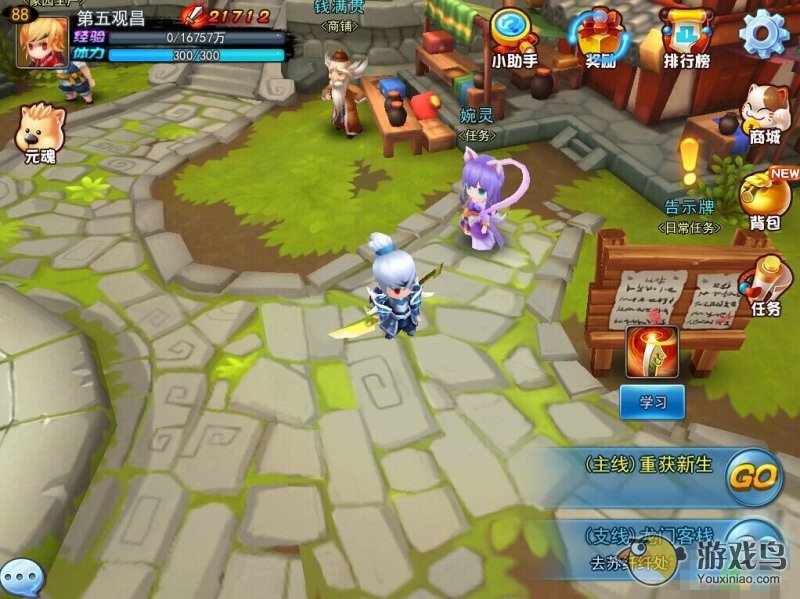Open the 背包 backpack
The height and width of the screenshot is (599, 800).
click(x=764, y=197)
